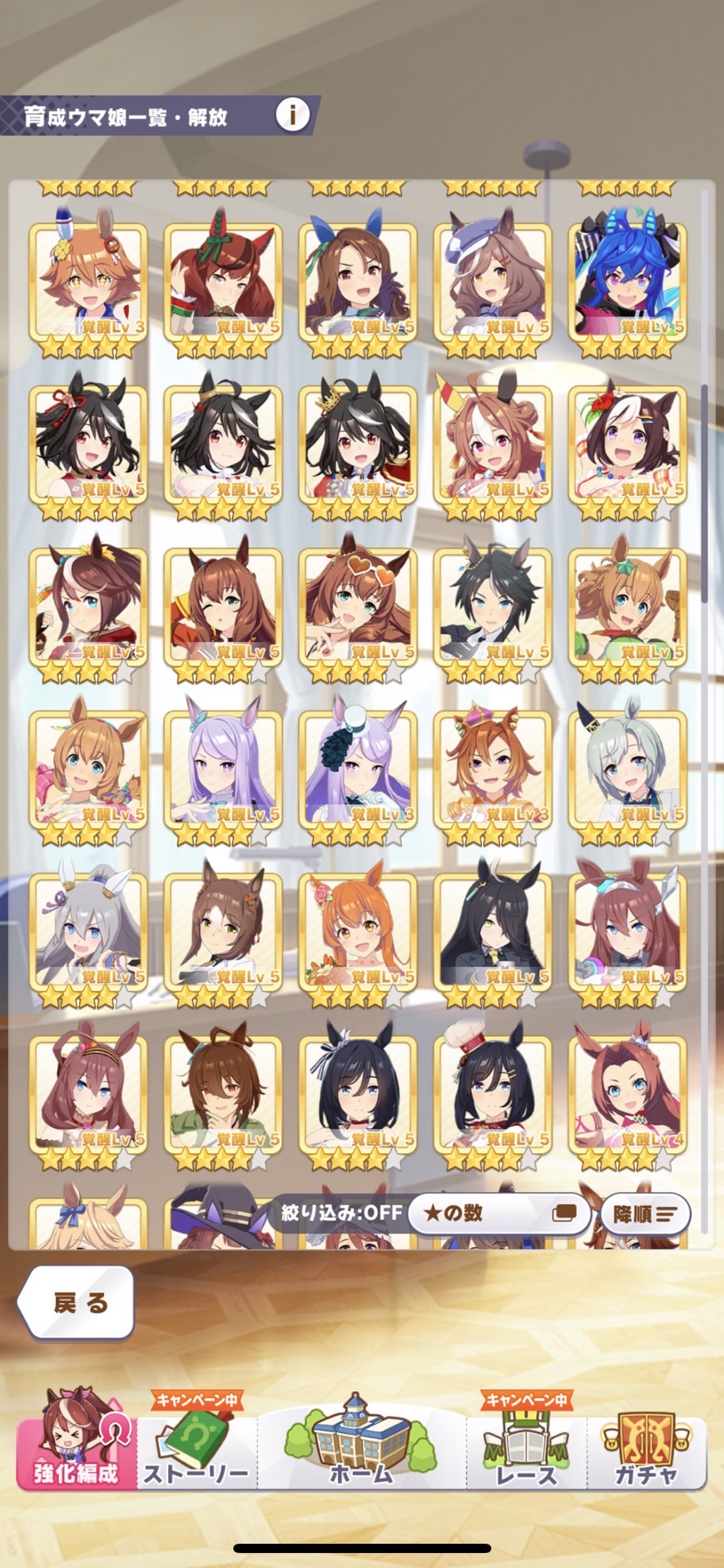This screenshot has height=1568, width=724.
Task: Toggle the 降順 sort order
Action: click(x=645, y=1214)
